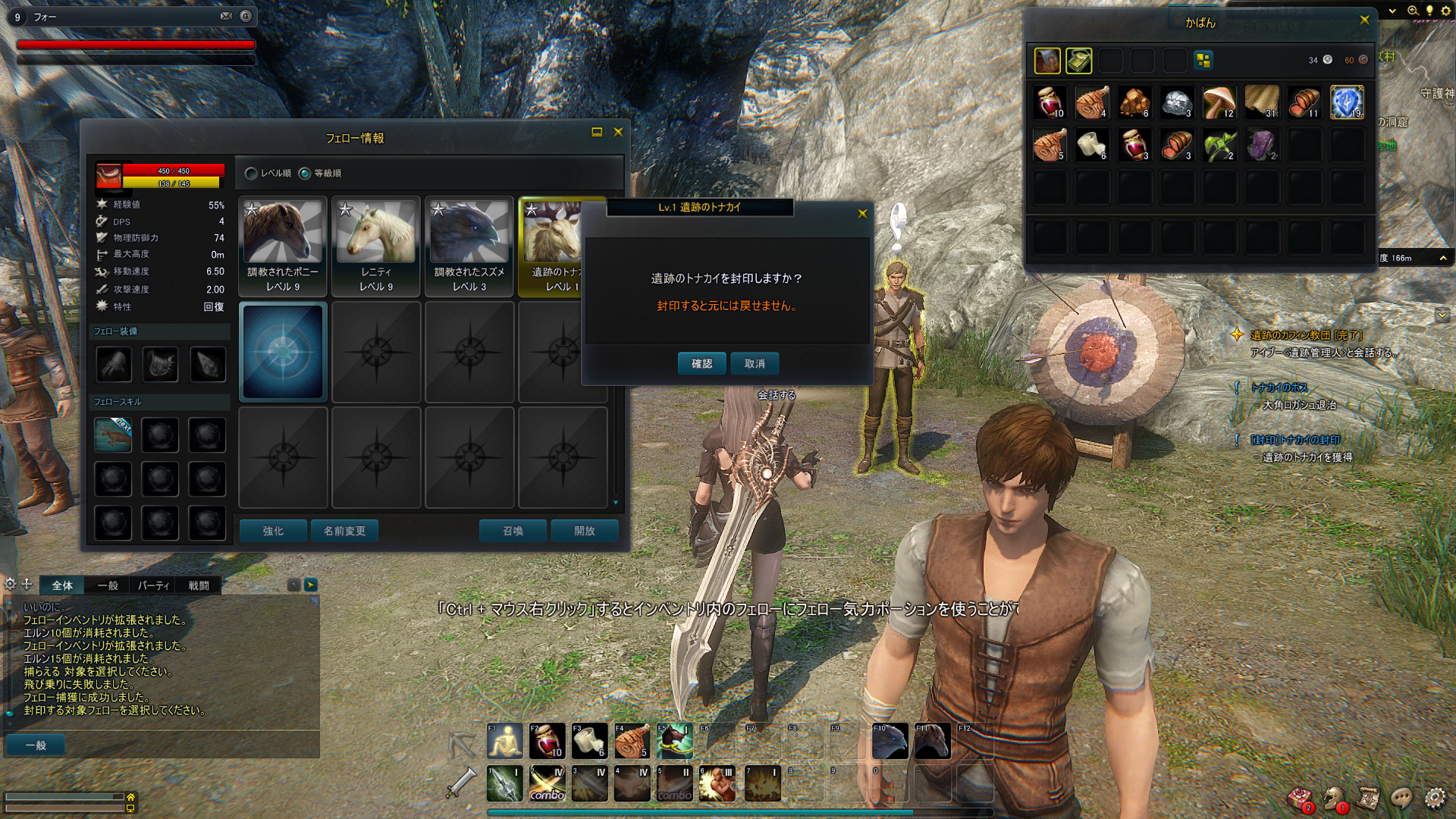Open the gear settings icon bottom-right

pyautogui.click(x=1434, y=798)
